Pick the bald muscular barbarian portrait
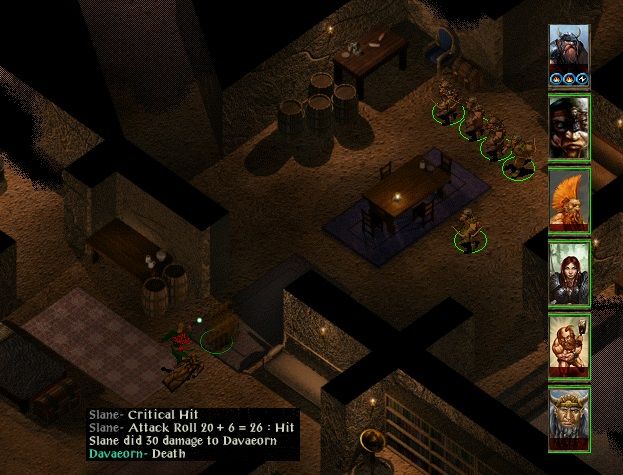This screenshot has width=623, height=475. [x=569, y=346]
